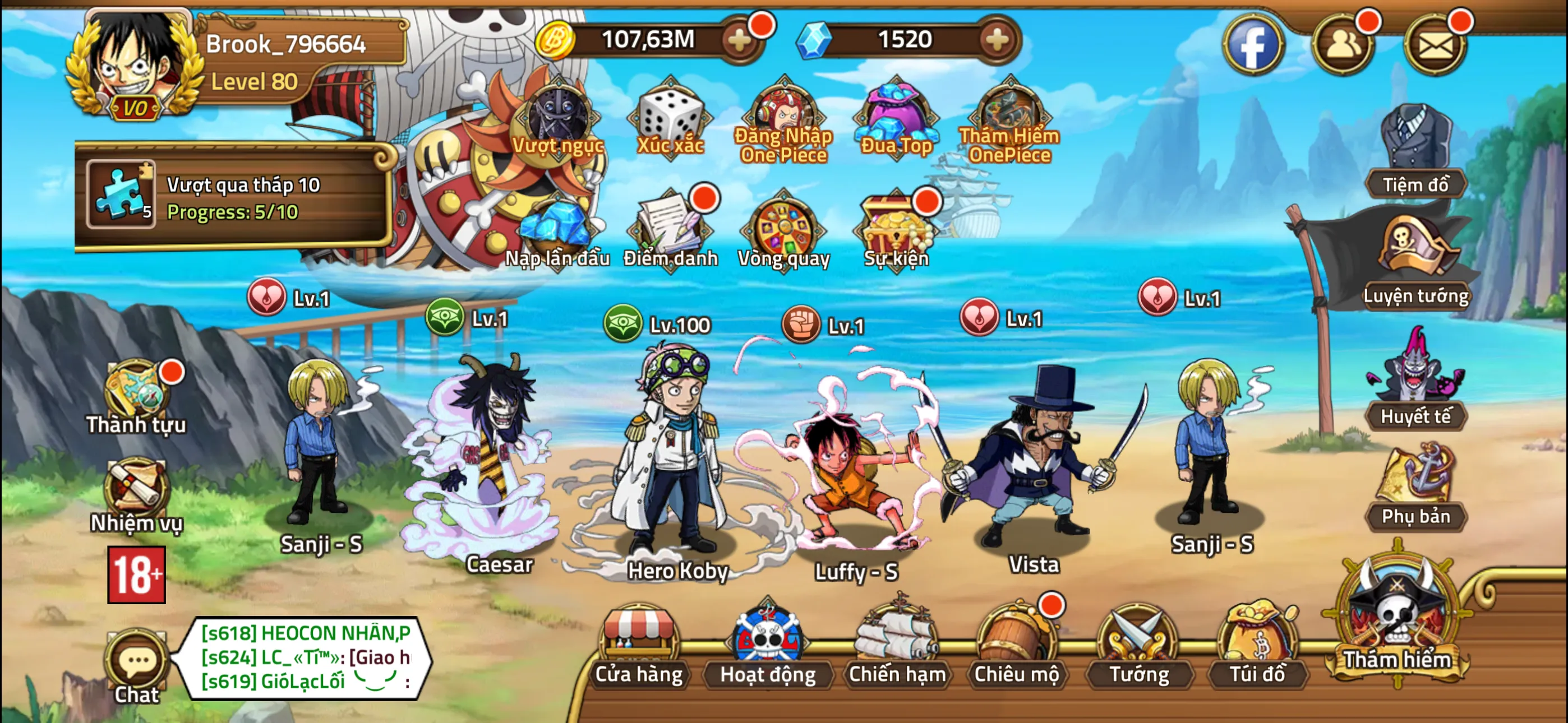Screen dimensions: 1568x723
Task: Add more diamonds with plus button
Action: [997, 40]
